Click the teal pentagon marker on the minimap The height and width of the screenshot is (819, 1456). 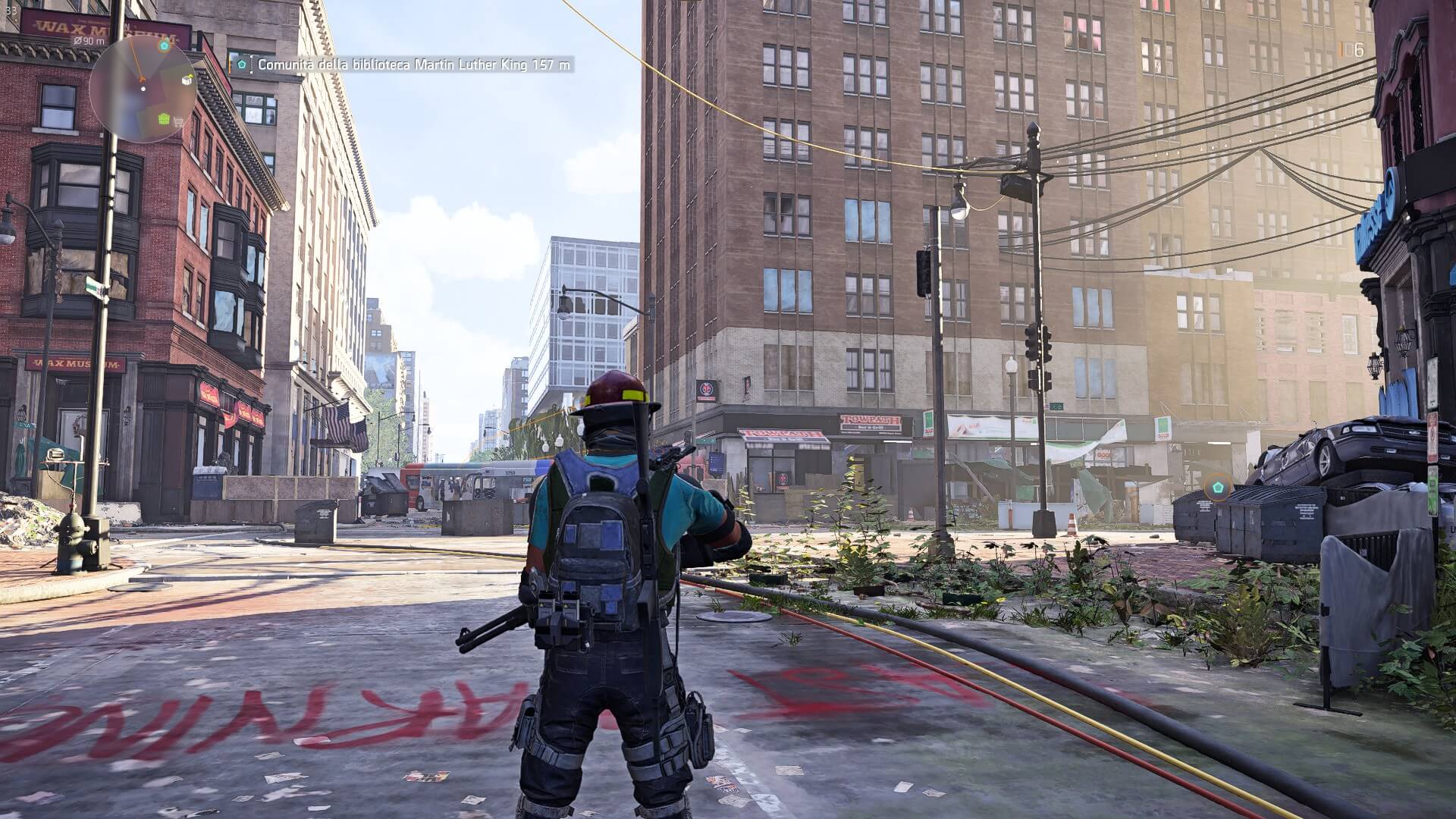point(164,45)
